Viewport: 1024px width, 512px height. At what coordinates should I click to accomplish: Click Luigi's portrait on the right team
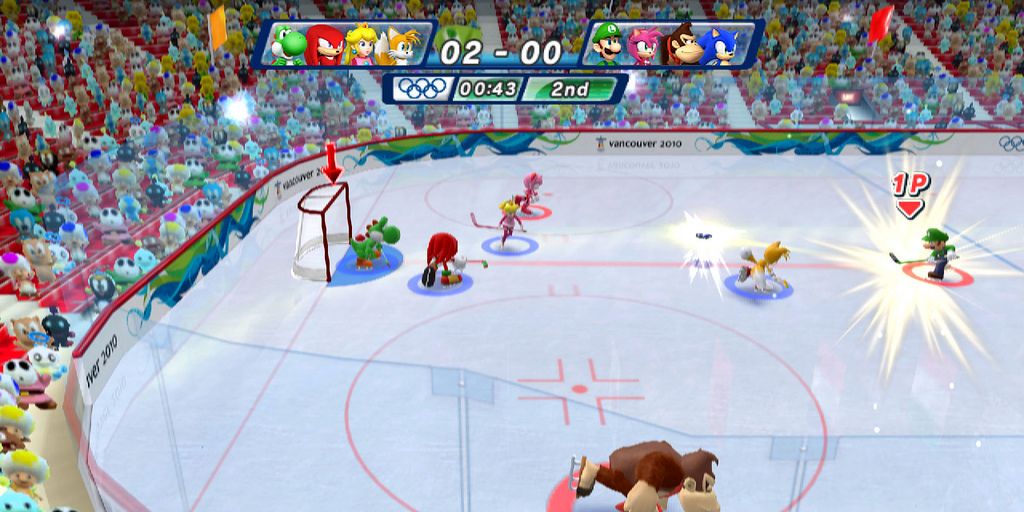click(607, 46)
